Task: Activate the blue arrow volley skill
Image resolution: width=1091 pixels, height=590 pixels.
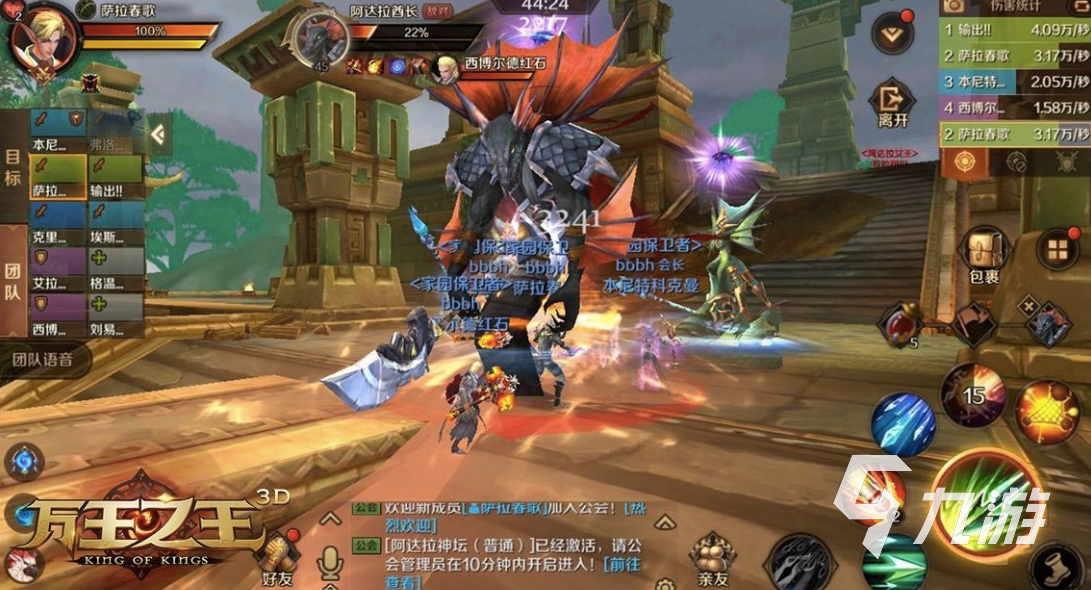Action: tap(903, 423)
